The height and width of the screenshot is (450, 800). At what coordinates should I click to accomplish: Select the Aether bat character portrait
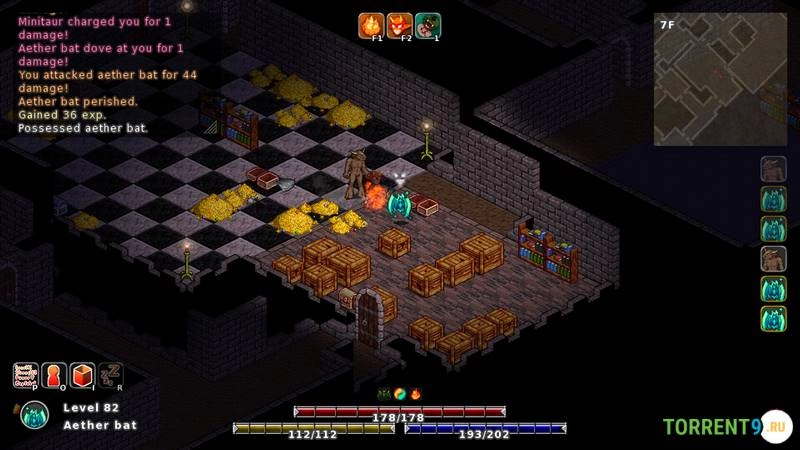click(x=35, y=414)
